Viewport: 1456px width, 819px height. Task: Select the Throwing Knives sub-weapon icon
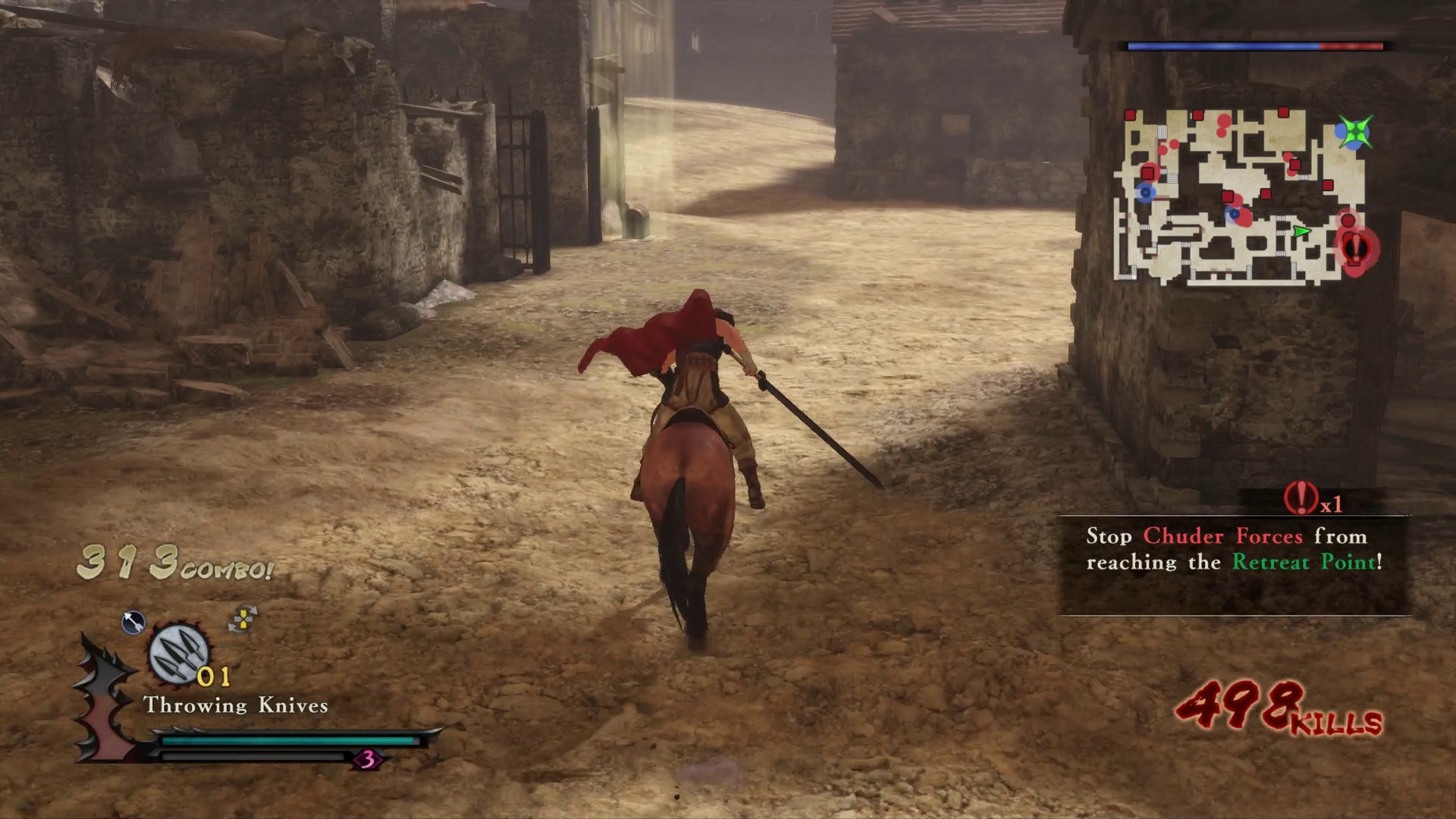coord(178,654)
